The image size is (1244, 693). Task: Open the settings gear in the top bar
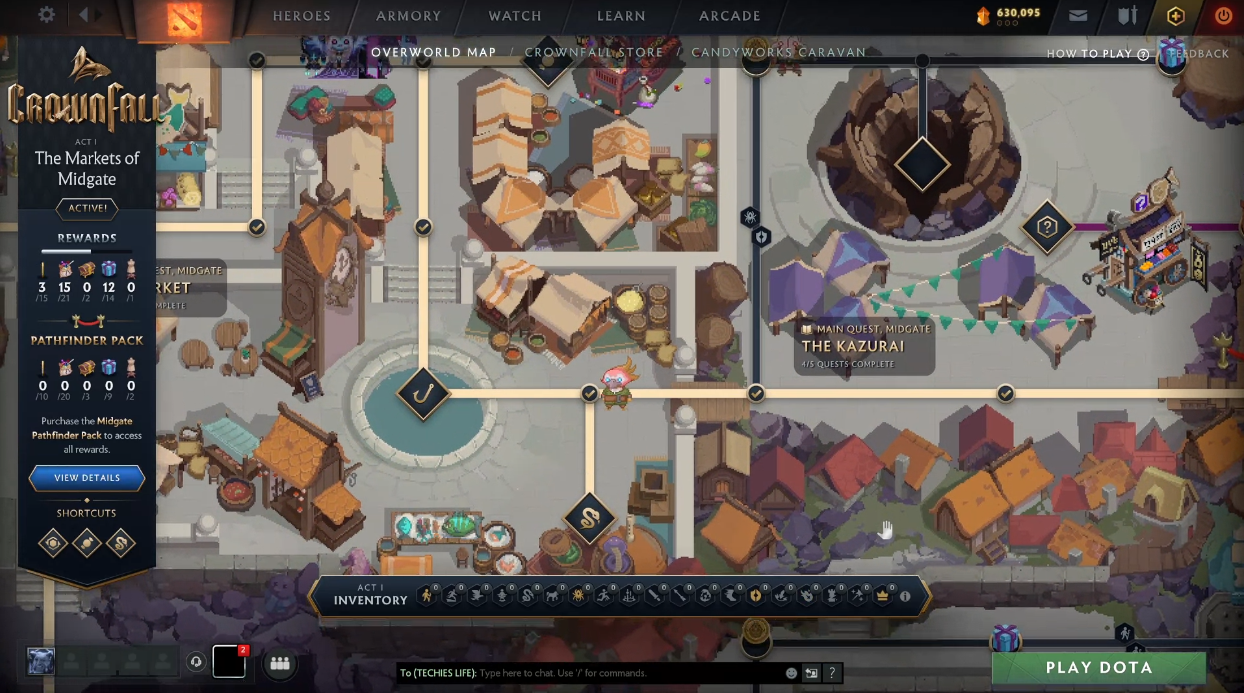tap(46, 15)
